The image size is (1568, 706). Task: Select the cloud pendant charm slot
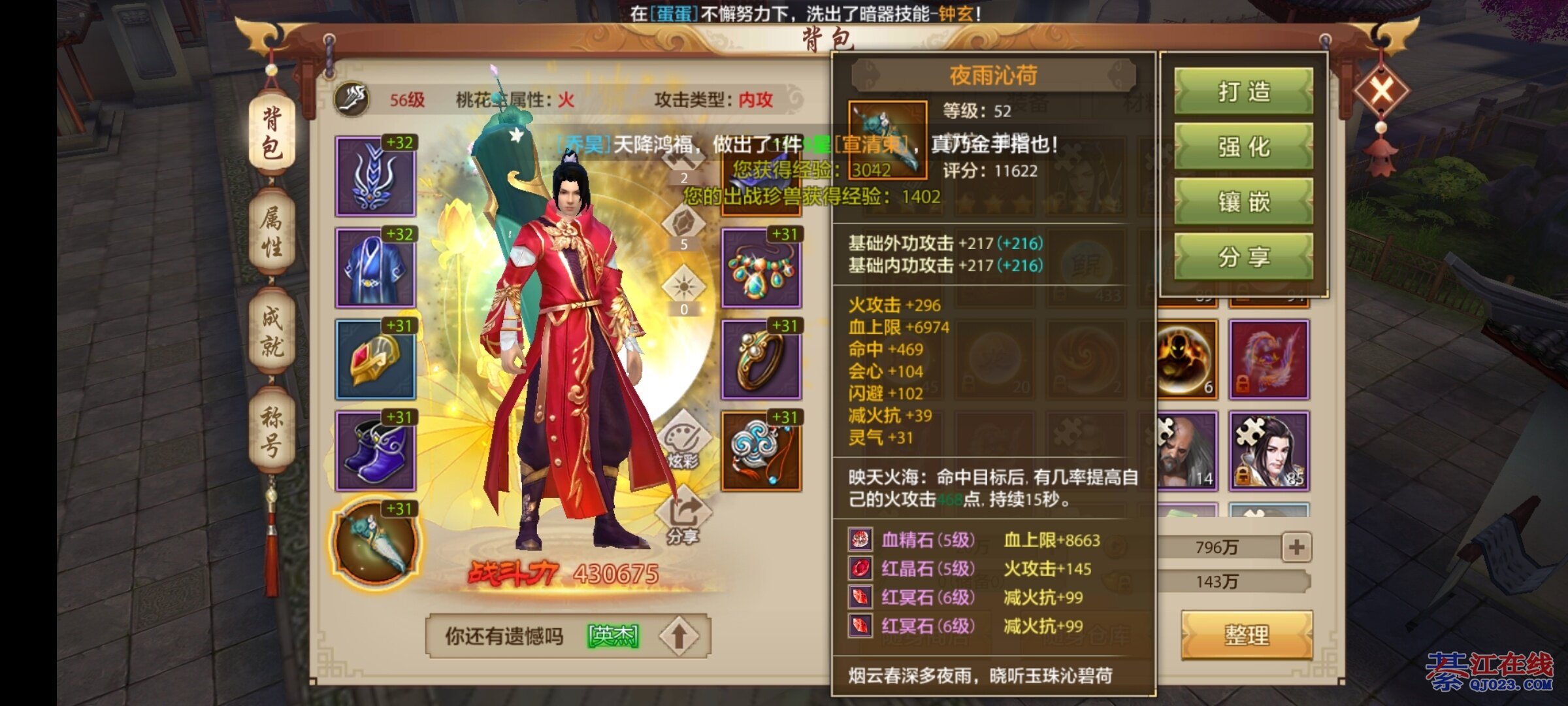click(761, 451)
